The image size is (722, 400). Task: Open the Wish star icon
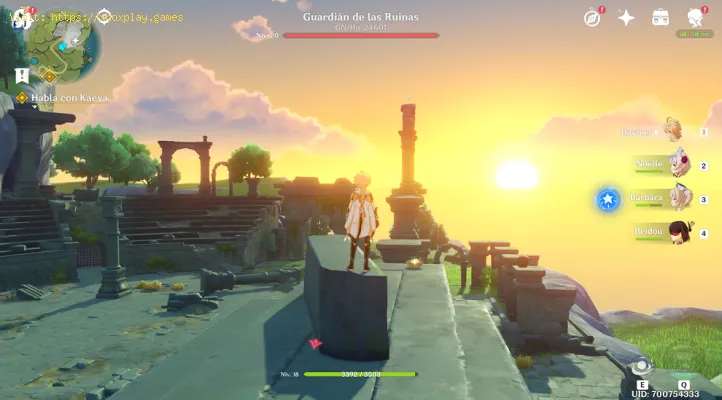[x=626, y=18]
